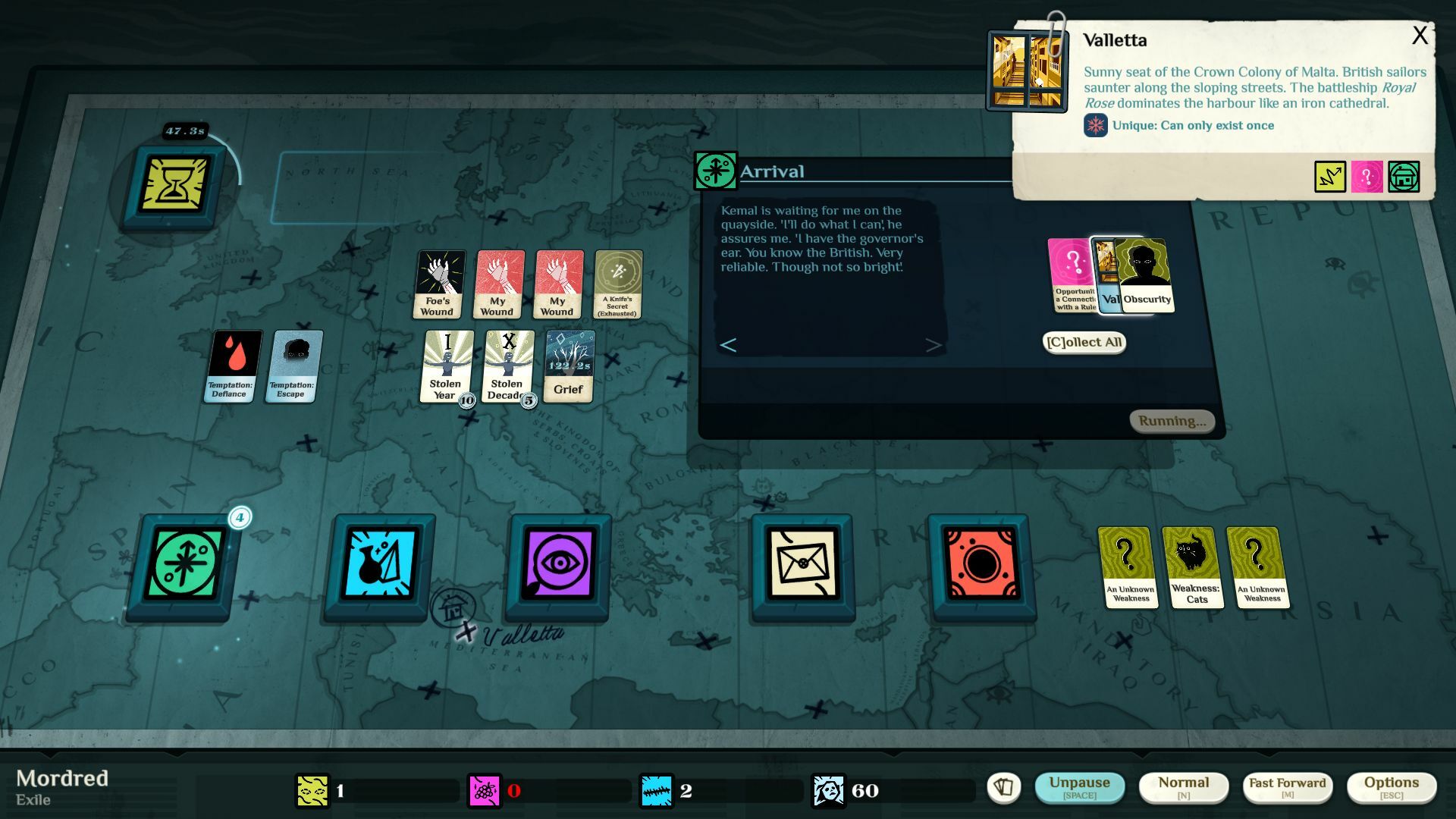Open the card overview icon beside Unpause
Image resolution: width=1456 pixels, height=819 pixels.
[1006, 787]
